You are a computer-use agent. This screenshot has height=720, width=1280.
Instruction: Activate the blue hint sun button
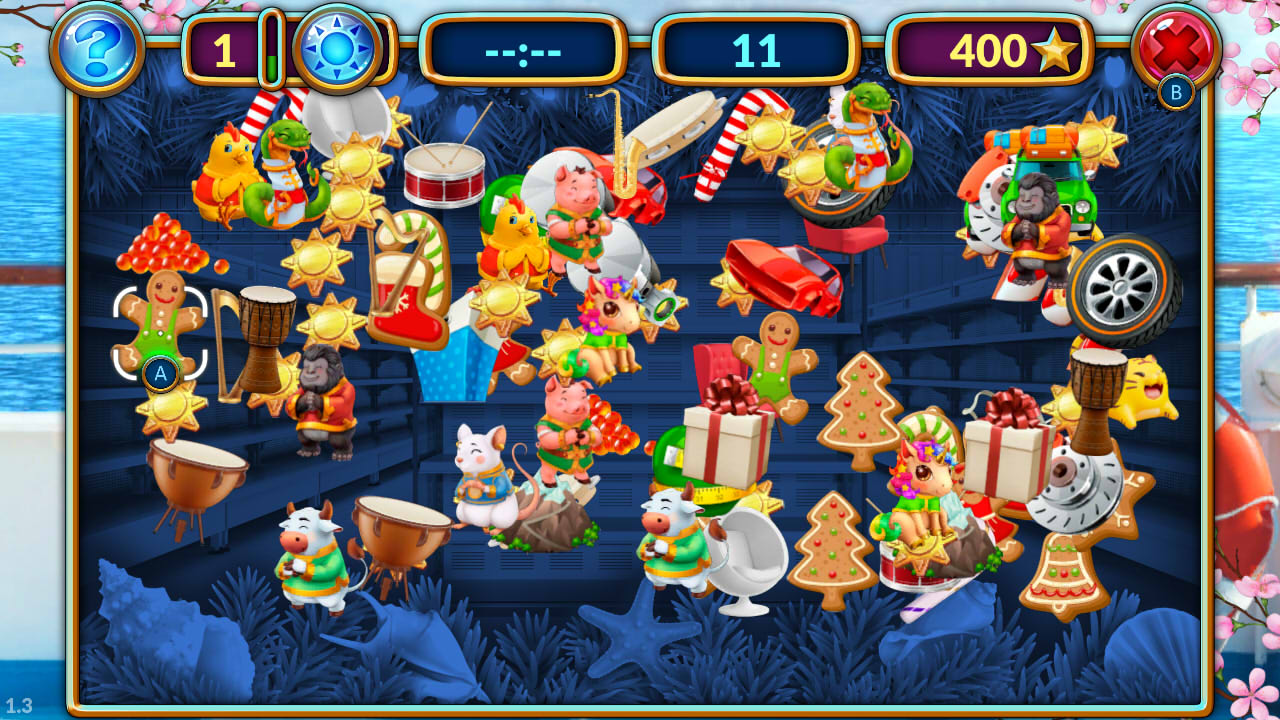[x=336, y=46]
